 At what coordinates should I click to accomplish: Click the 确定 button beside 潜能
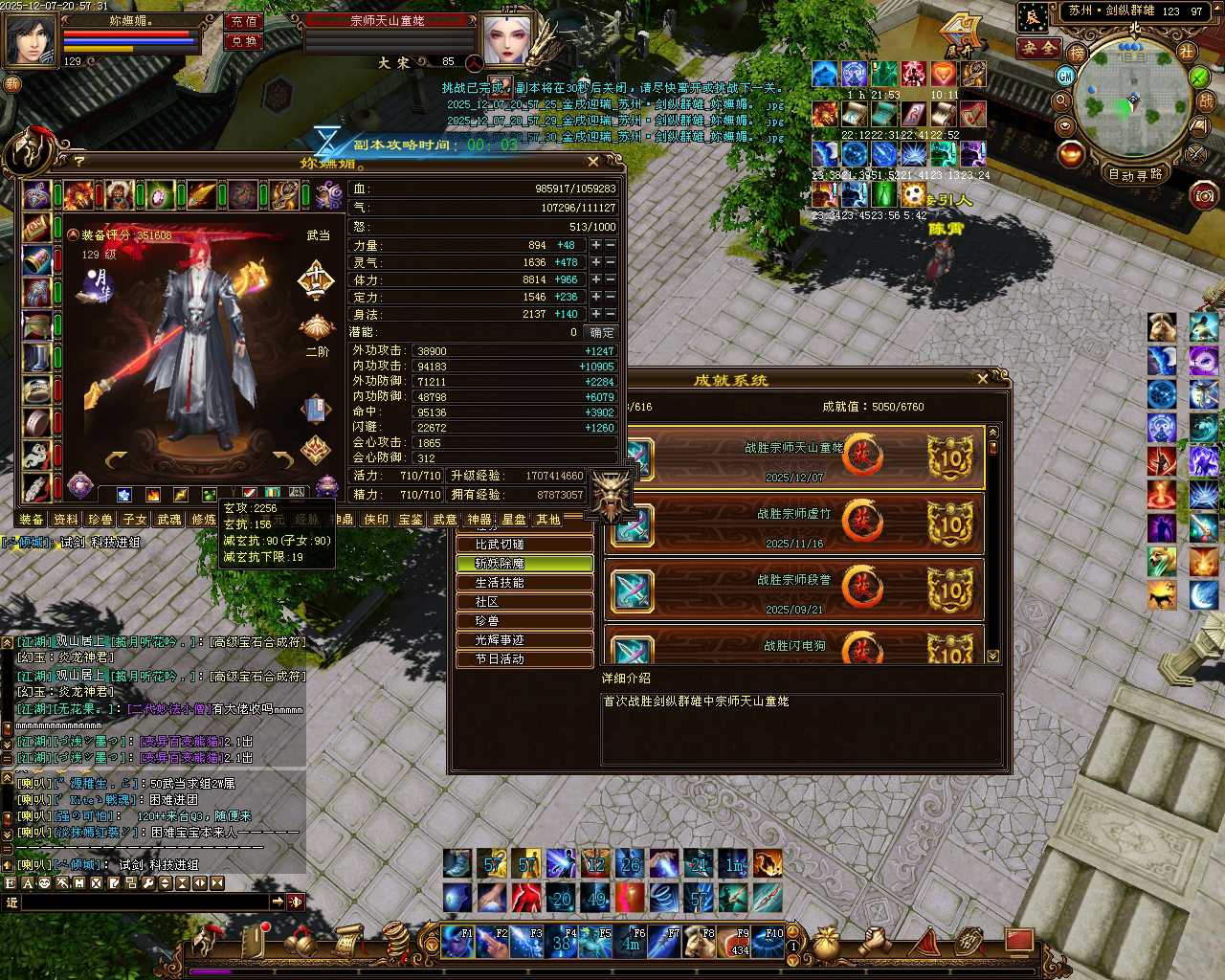tap(602, 332)
